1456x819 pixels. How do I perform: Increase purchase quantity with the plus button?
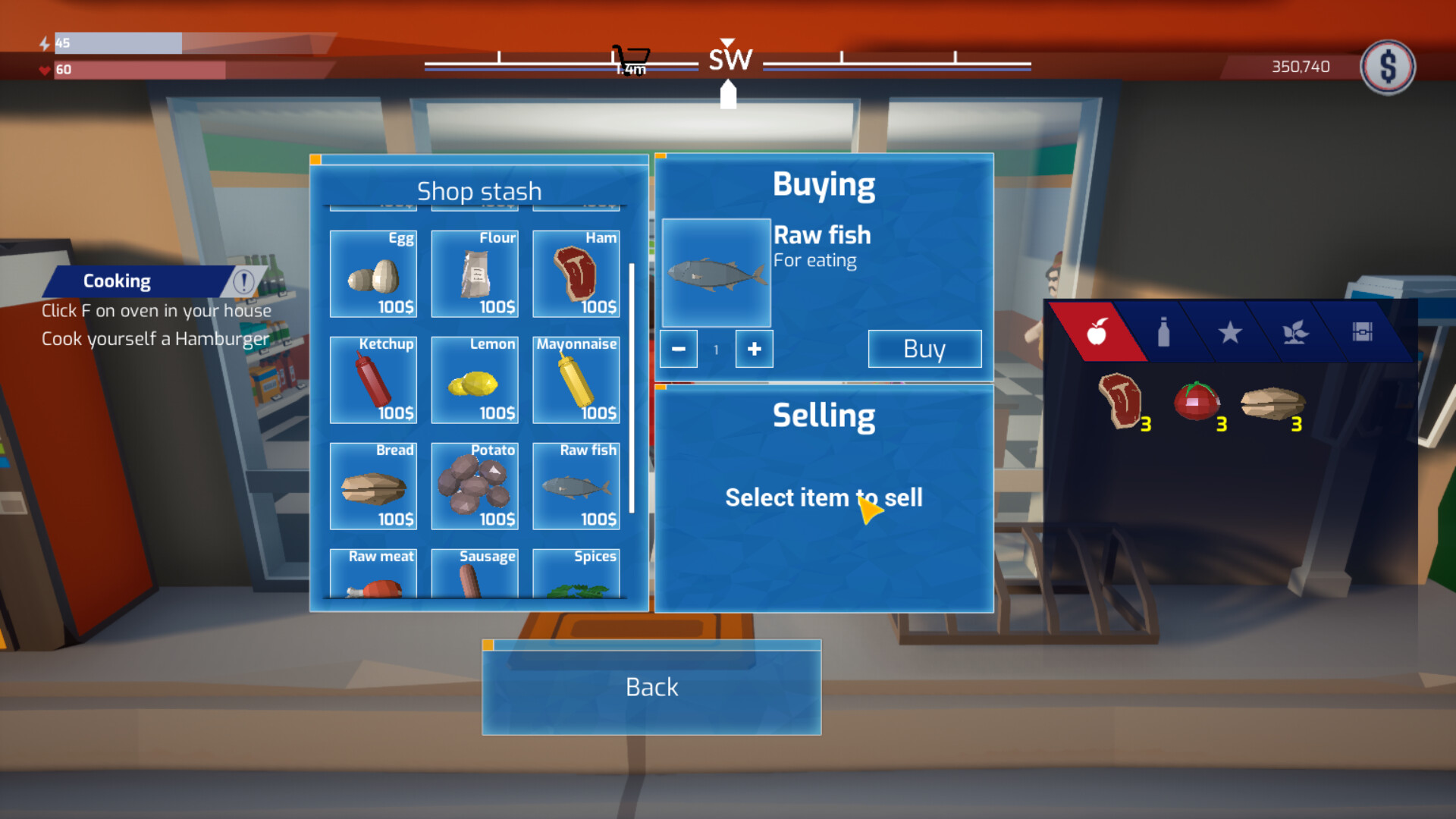(754, 349)
